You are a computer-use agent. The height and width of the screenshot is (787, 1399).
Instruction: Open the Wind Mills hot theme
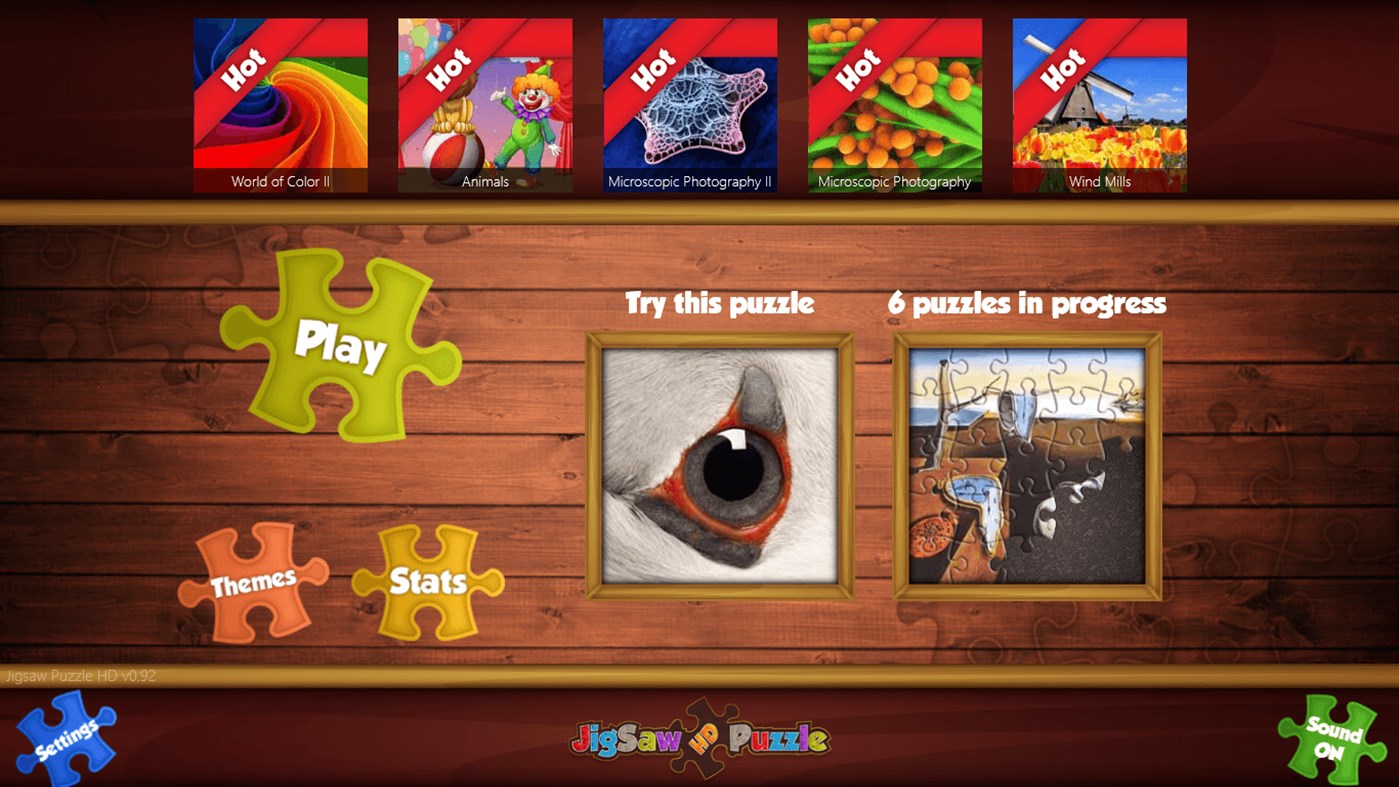1099,100
